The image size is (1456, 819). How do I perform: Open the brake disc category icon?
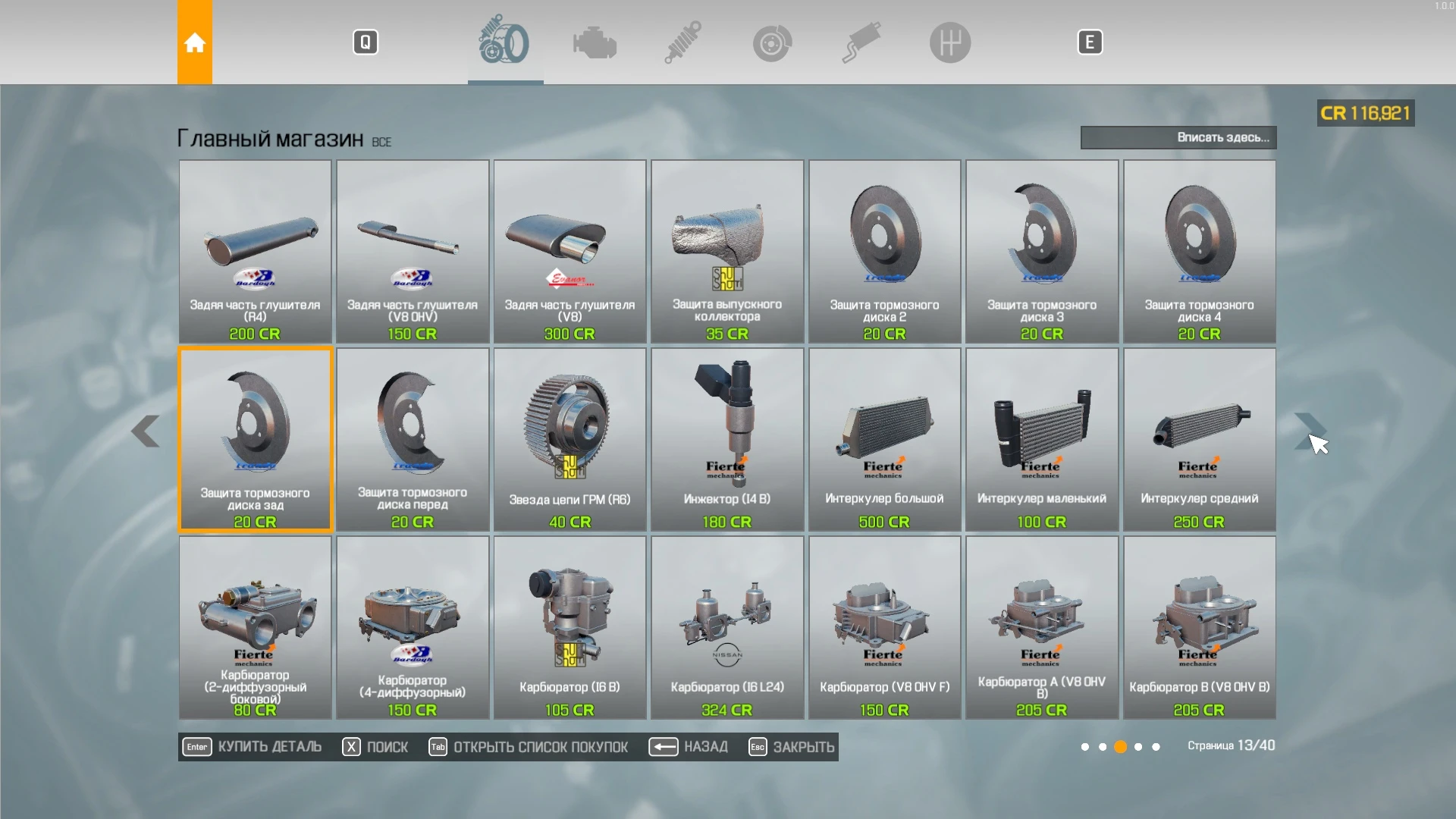click(771, 42)
